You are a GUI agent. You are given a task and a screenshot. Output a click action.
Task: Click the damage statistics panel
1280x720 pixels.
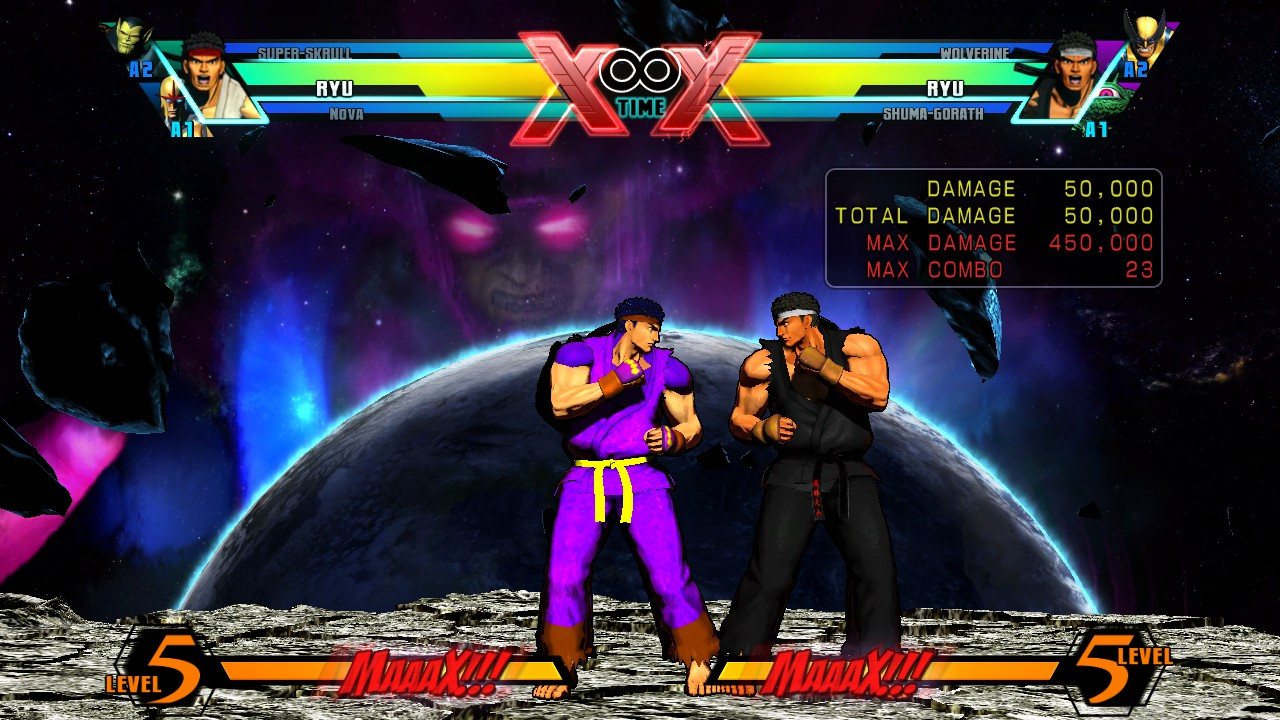pos(992,228)
